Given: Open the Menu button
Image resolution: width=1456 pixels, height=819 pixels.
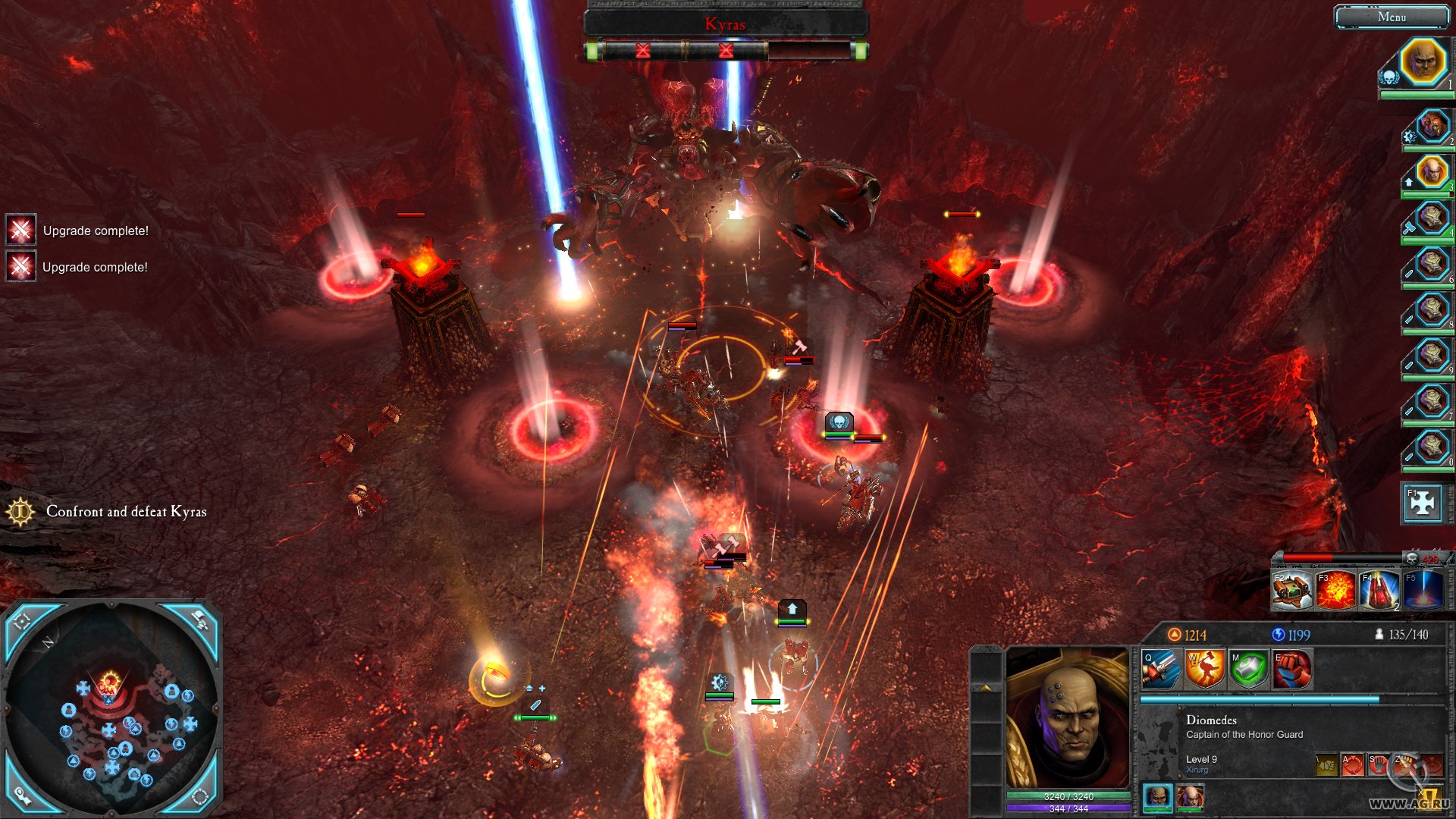Looking at the screenshot, I should [1391, 17].
